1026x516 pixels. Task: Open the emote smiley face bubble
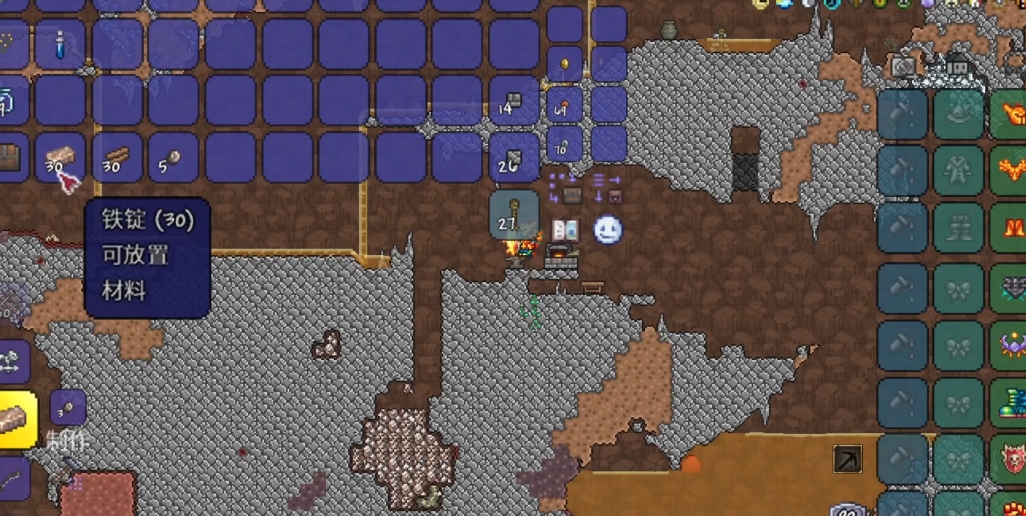[608, 230]
